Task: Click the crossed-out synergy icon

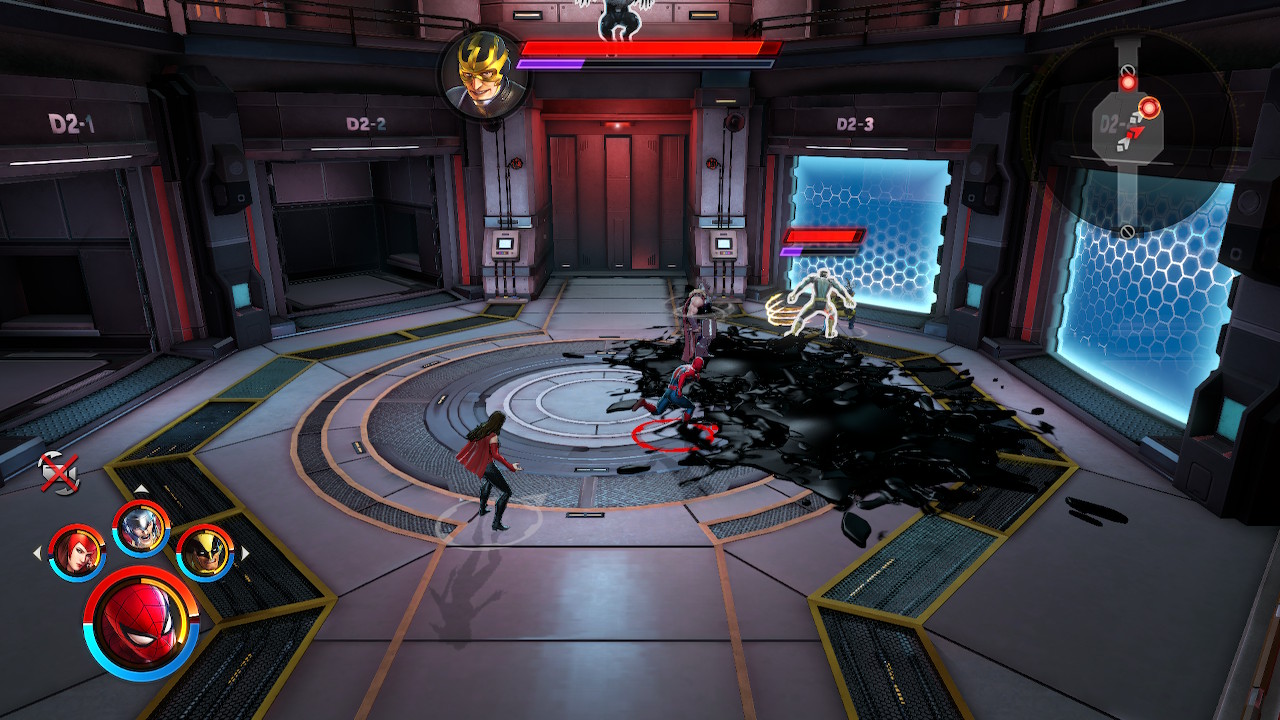Action: pos(58,473)
